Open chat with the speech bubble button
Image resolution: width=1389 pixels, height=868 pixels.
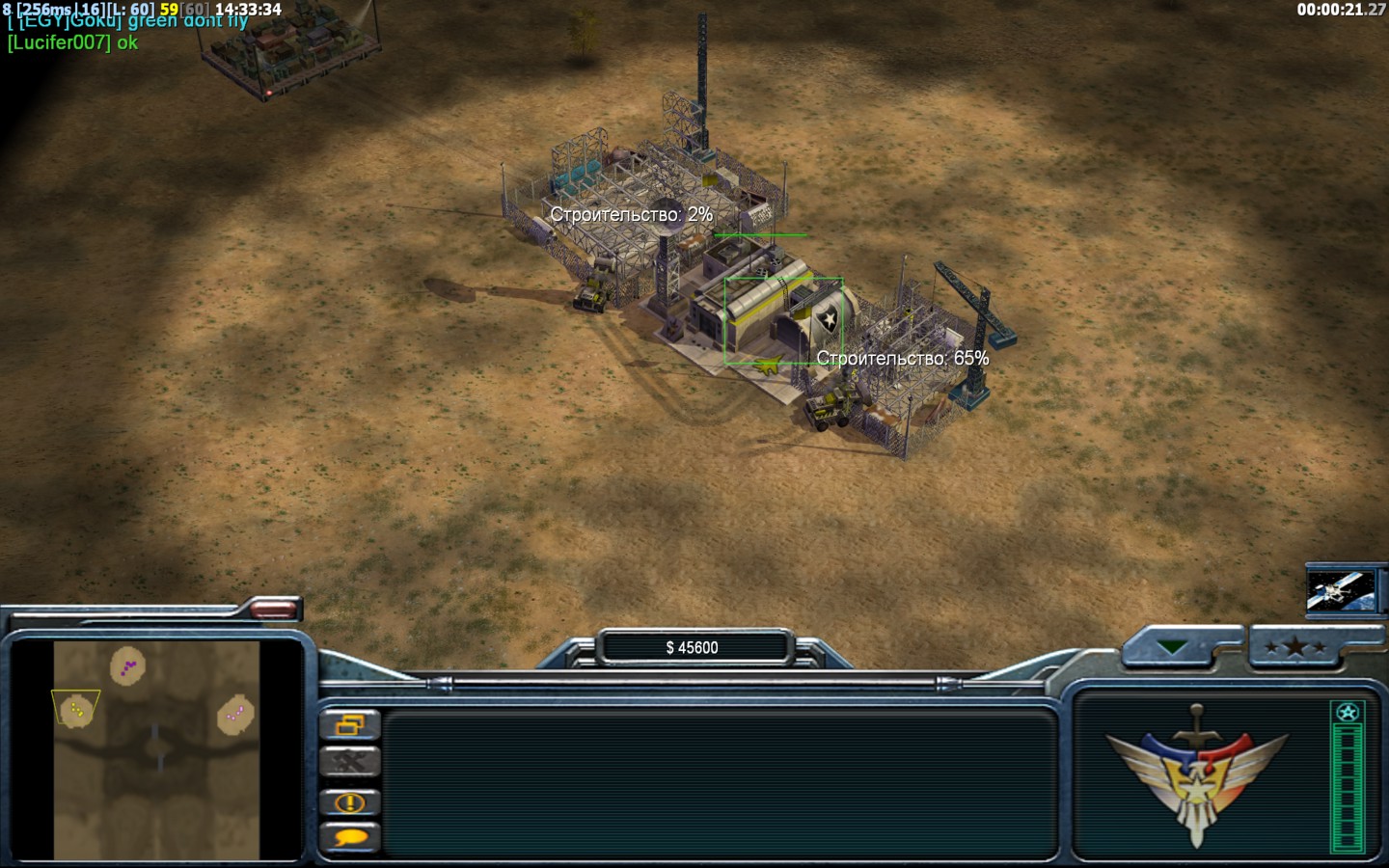click(349, 838)
